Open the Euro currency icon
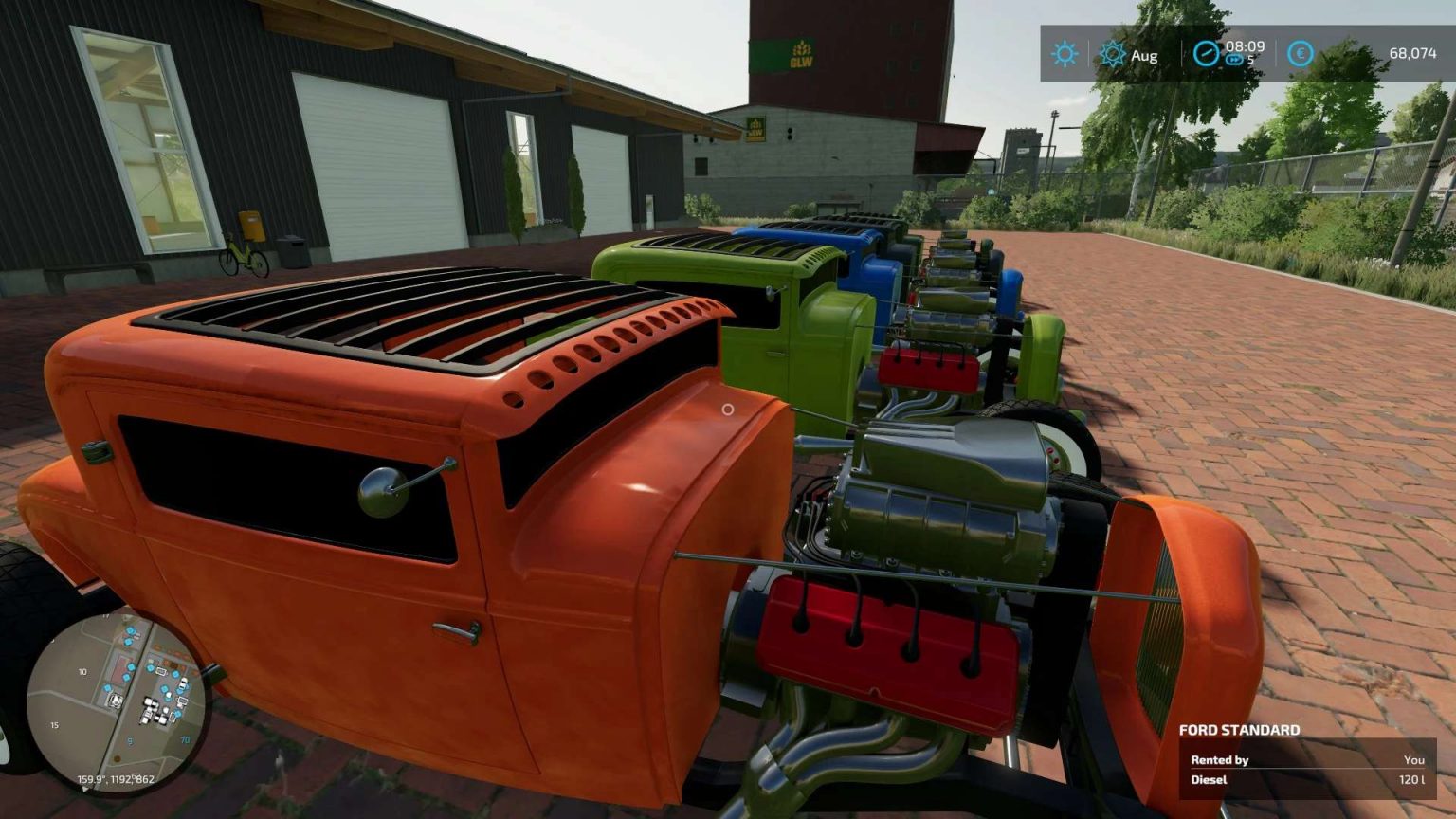 click(x=1299, y=54)
